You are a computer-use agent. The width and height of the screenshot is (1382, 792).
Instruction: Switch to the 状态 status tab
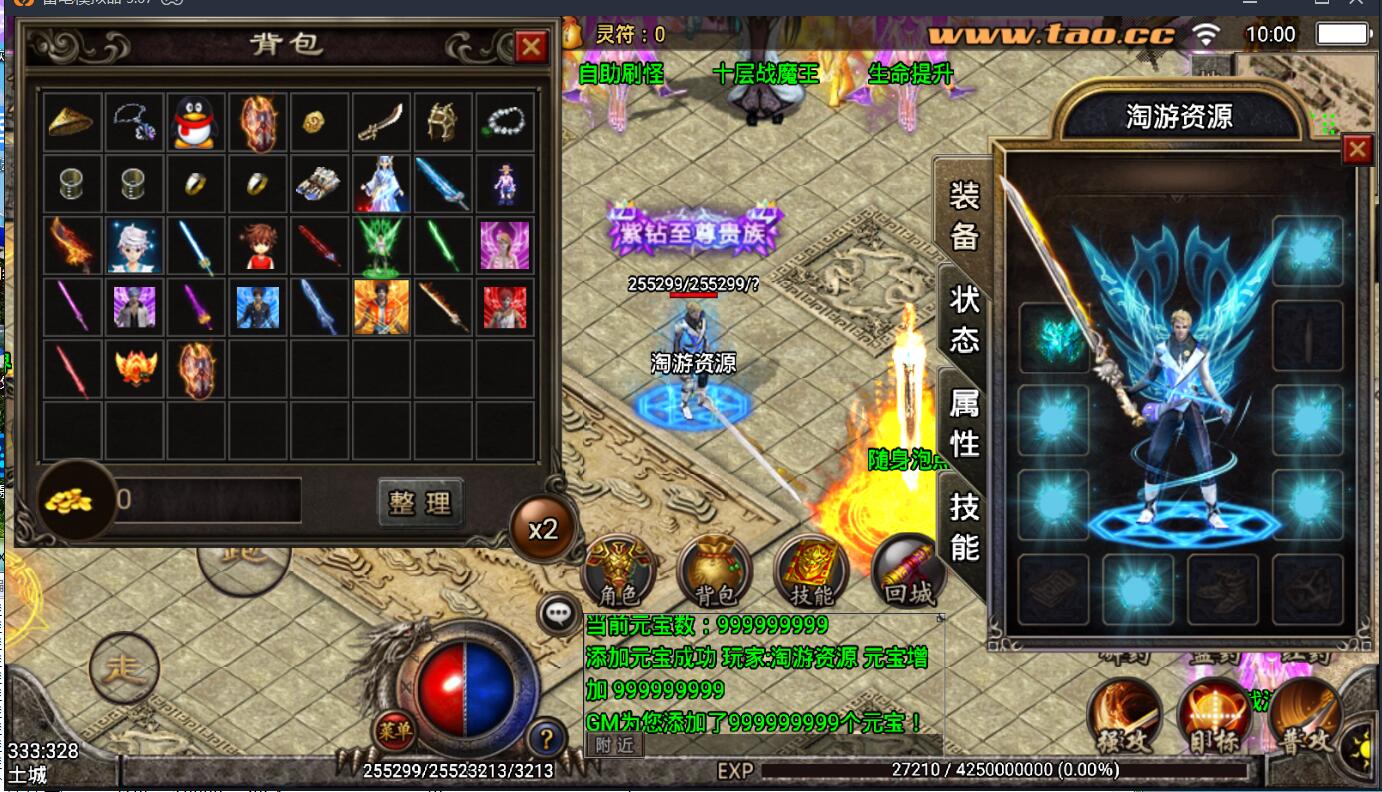coord(964,320)
